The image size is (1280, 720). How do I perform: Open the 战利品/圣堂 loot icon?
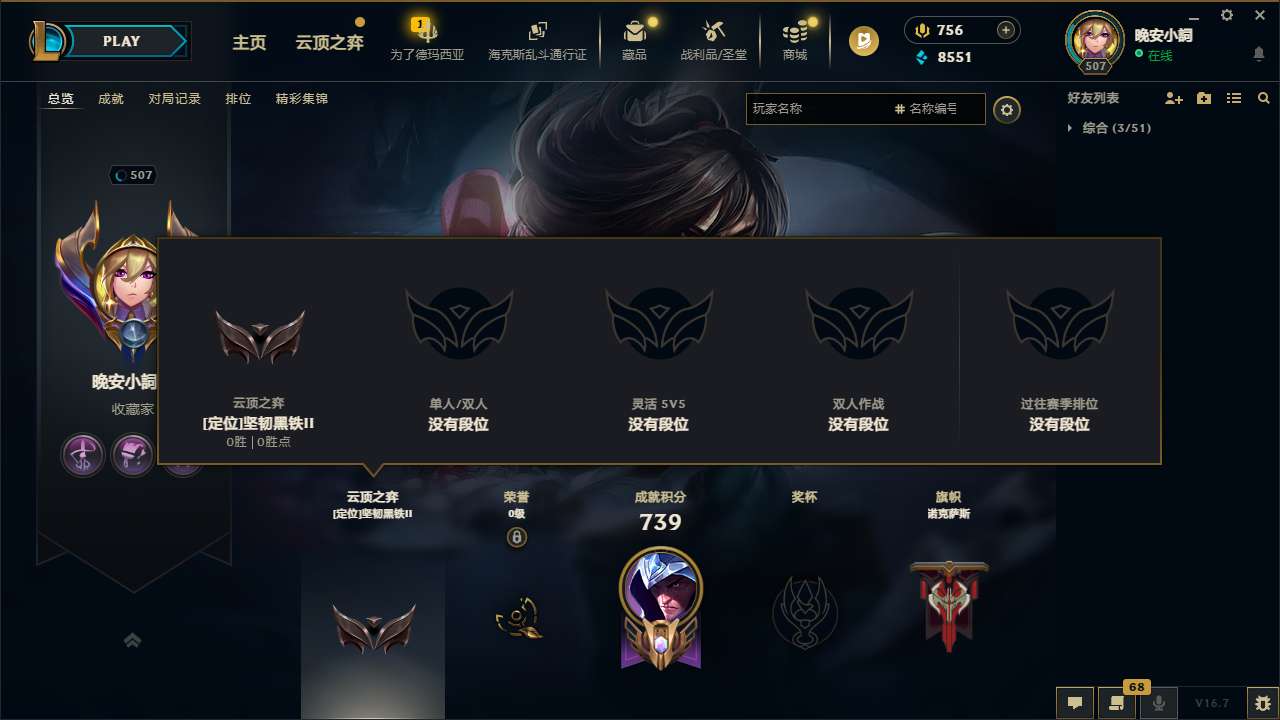click(713, 32)
